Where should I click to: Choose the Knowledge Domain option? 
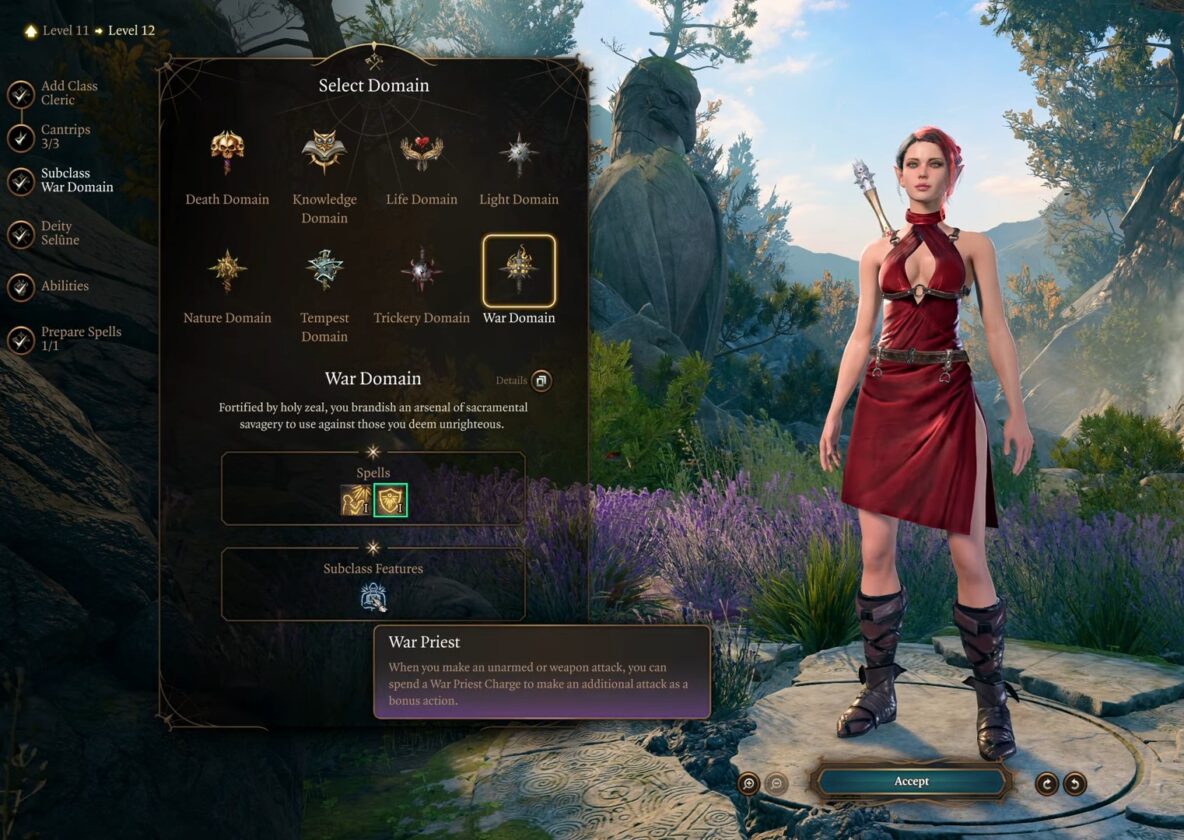(x=324, y=153)
